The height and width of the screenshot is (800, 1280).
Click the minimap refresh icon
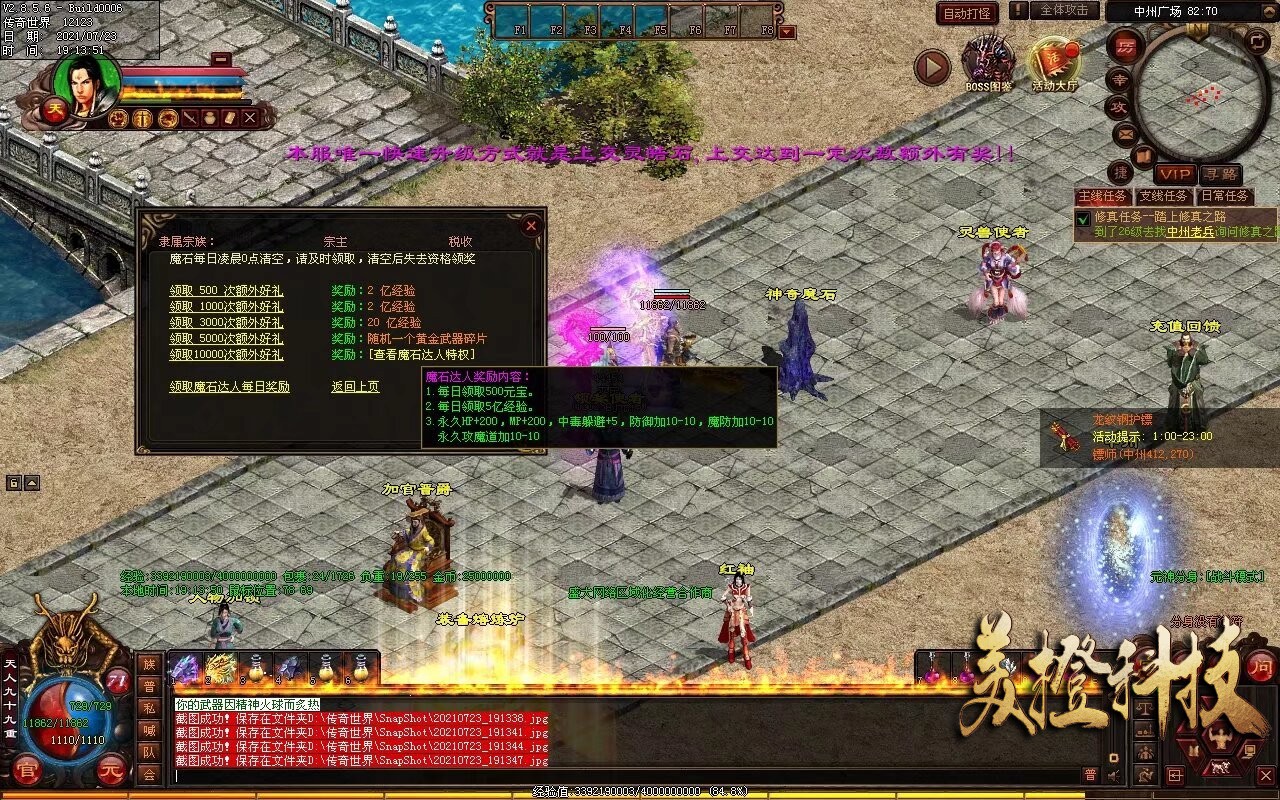[x=1256, y=43]
